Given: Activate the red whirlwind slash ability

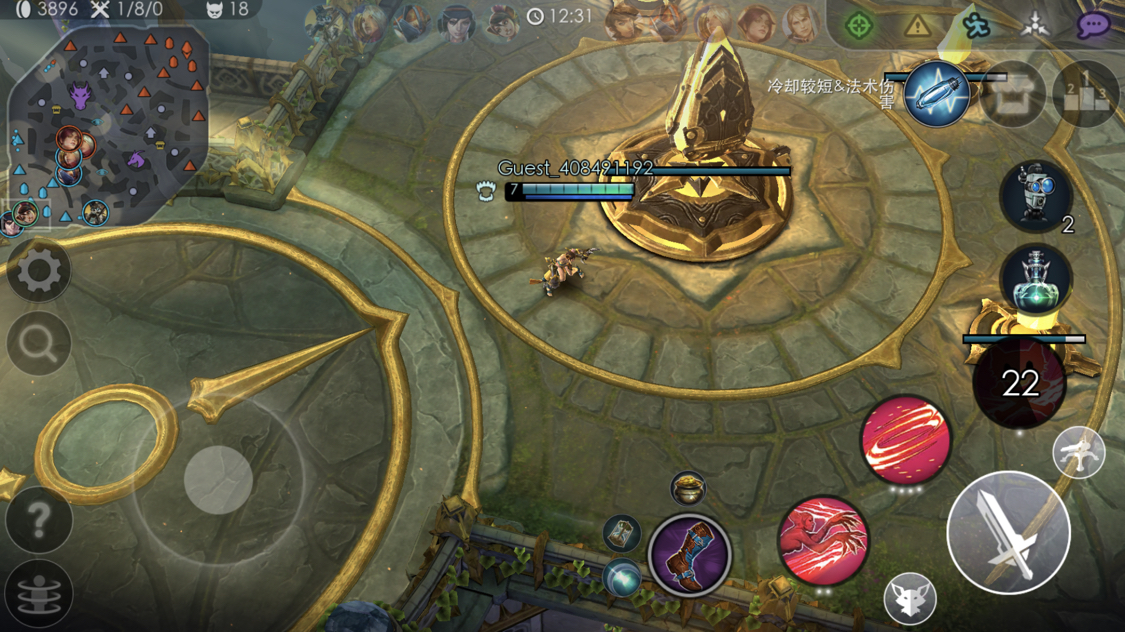Looking at the screenshot, I should [905, 440].
